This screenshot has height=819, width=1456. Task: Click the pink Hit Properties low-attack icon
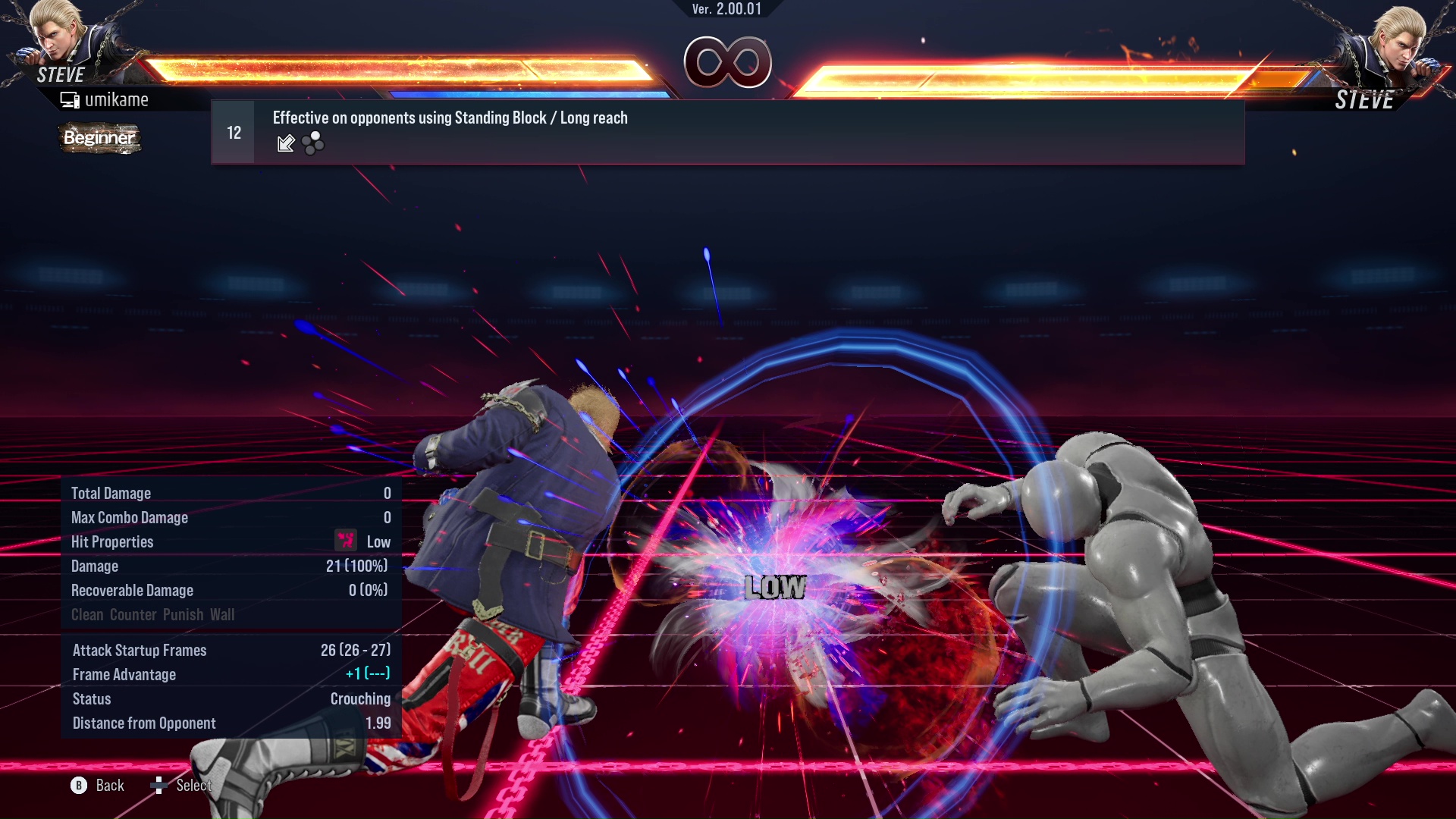click(345, 541)
